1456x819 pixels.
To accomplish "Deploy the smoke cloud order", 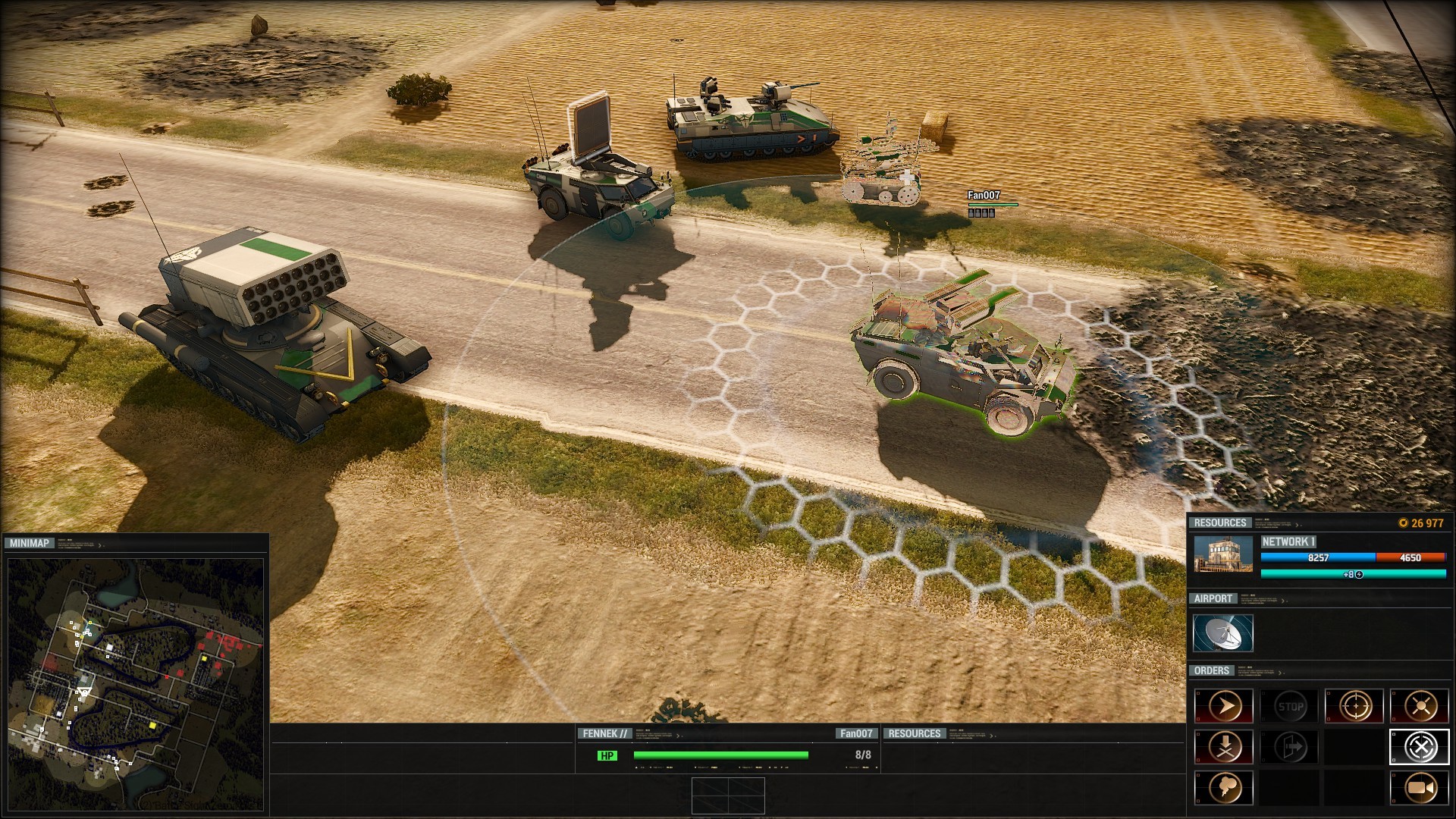I will click(x=1224, y=789).
